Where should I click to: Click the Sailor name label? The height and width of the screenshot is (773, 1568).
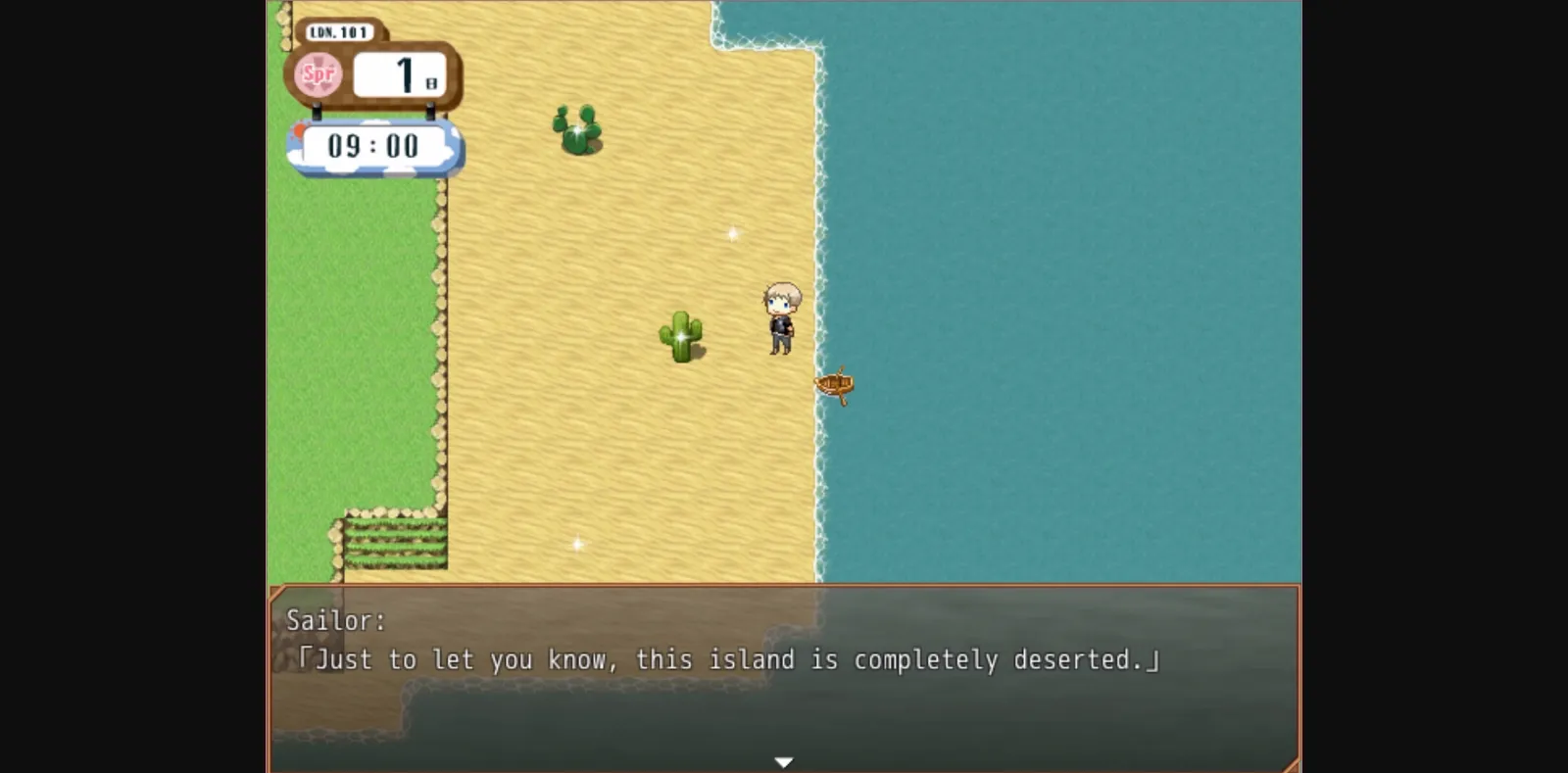[x=333, y=618]
